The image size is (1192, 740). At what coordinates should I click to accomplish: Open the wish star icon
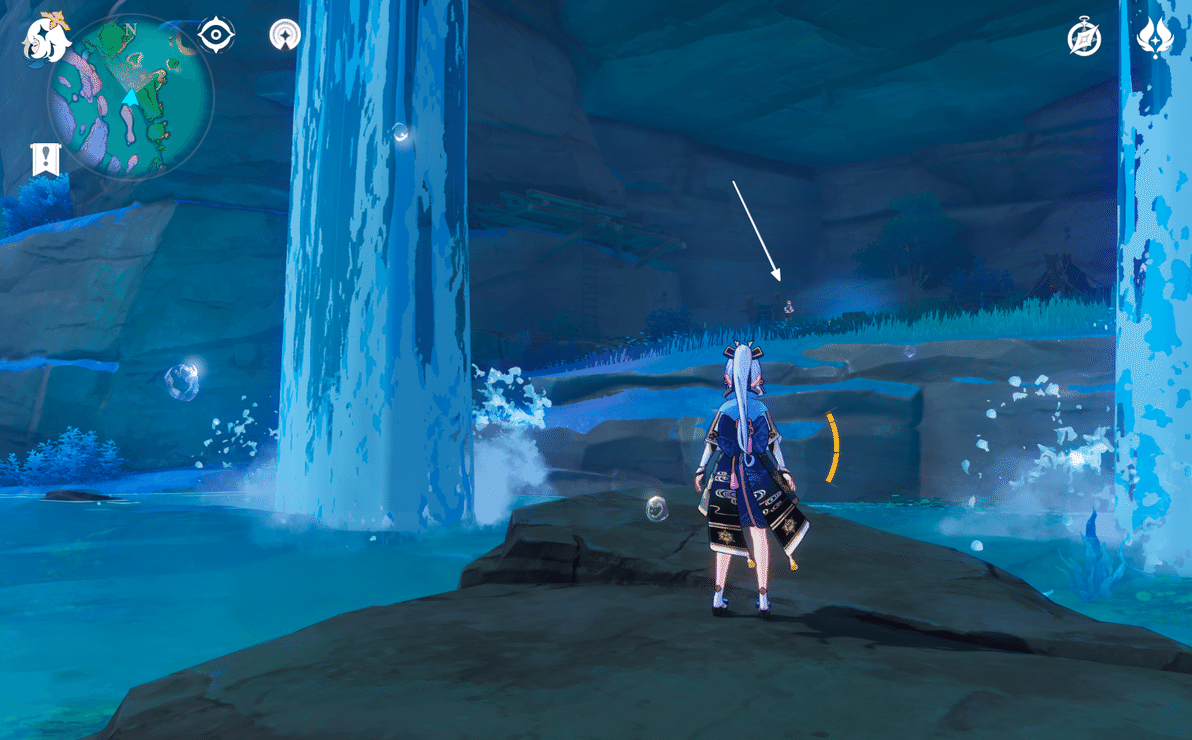coord(1155,38)
